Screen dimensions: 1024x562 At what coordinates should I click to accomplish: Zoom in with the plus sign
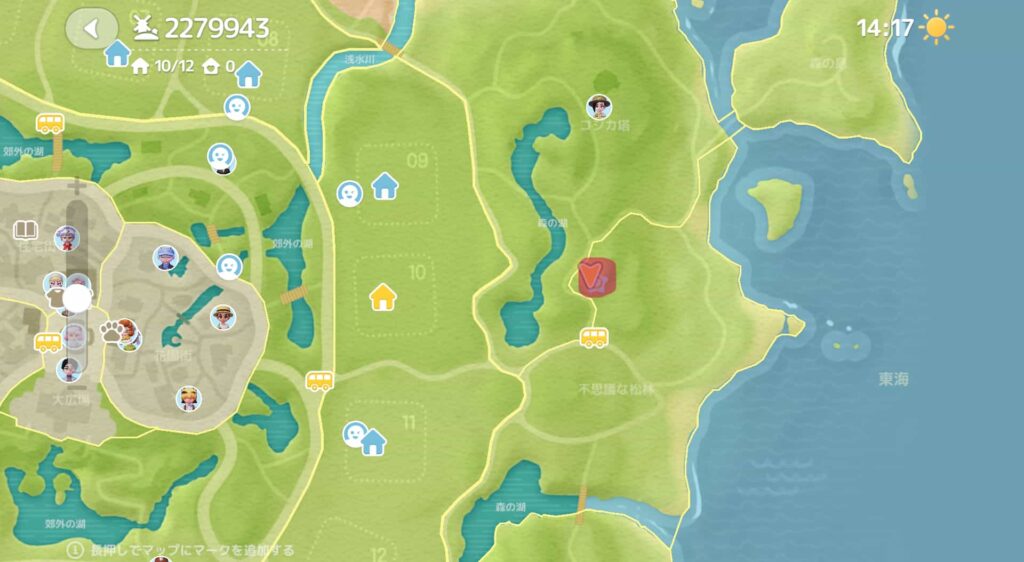coord(76,186)
